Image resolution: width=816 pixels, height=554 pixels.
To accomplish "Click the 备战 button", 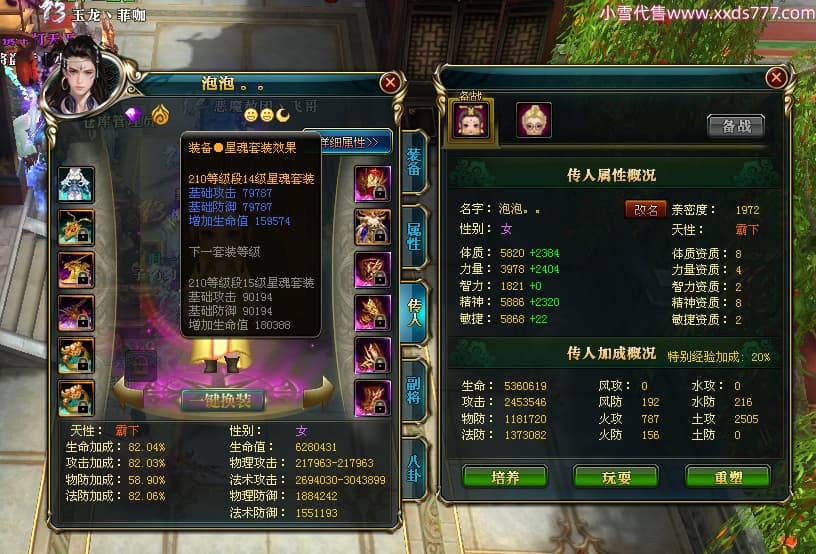I will [735, 126].
